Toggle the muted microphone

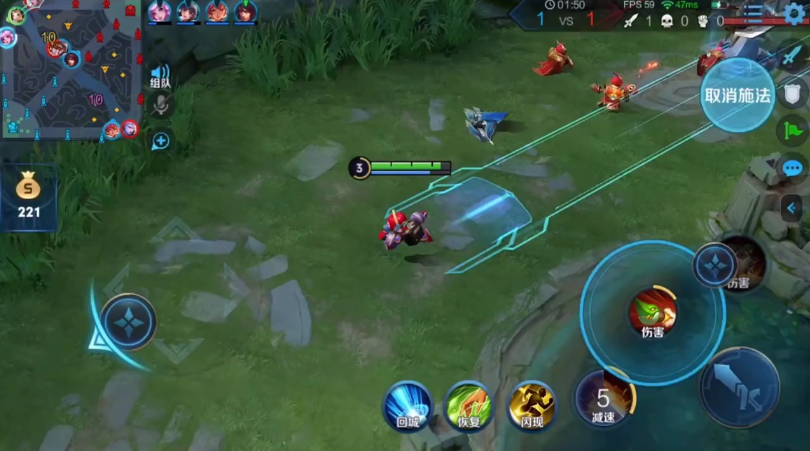pyautogui.click(x=160, y=106)
